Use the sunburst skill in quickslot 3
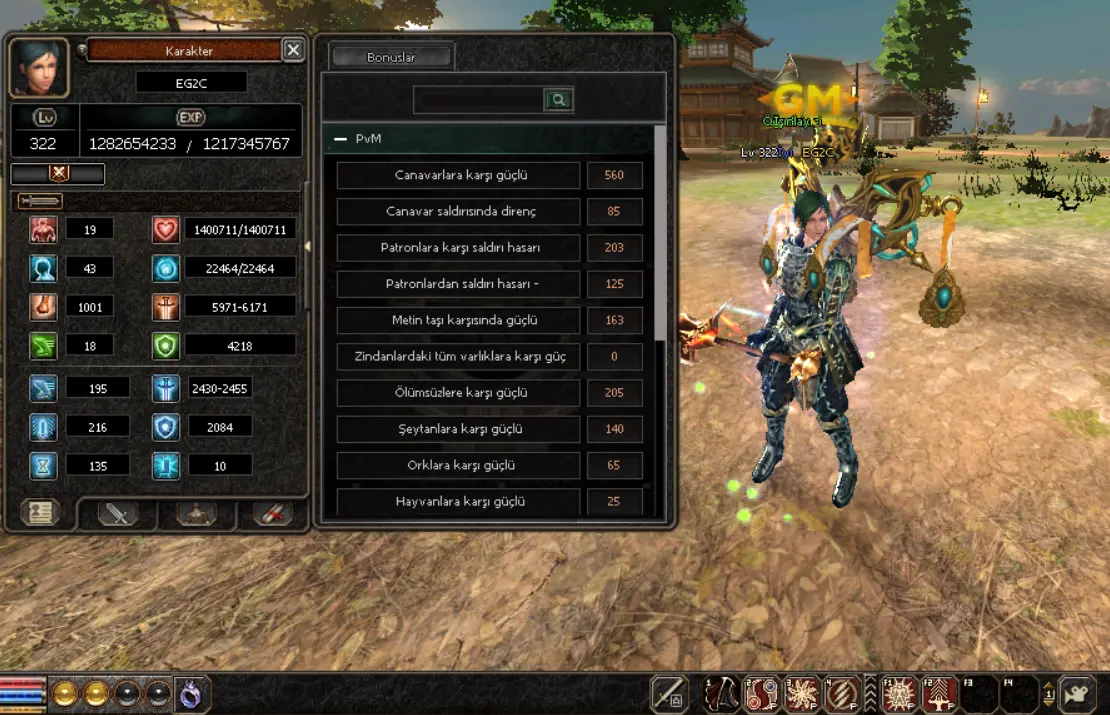The width and height of the screenshot is (1110, 715). pos(802,694)
